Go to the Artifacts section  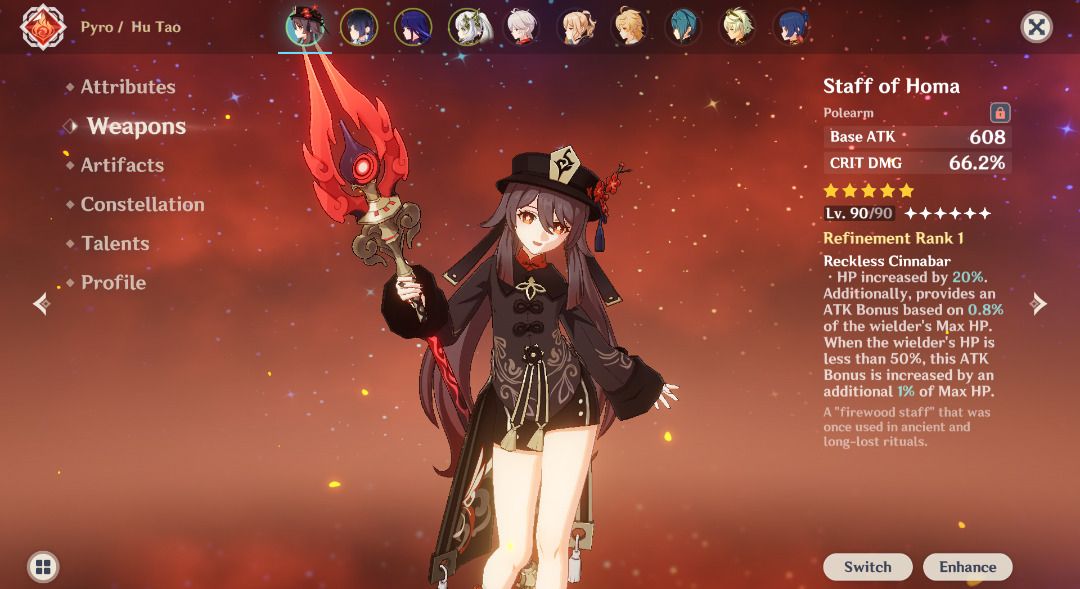[x=122, y=166]
